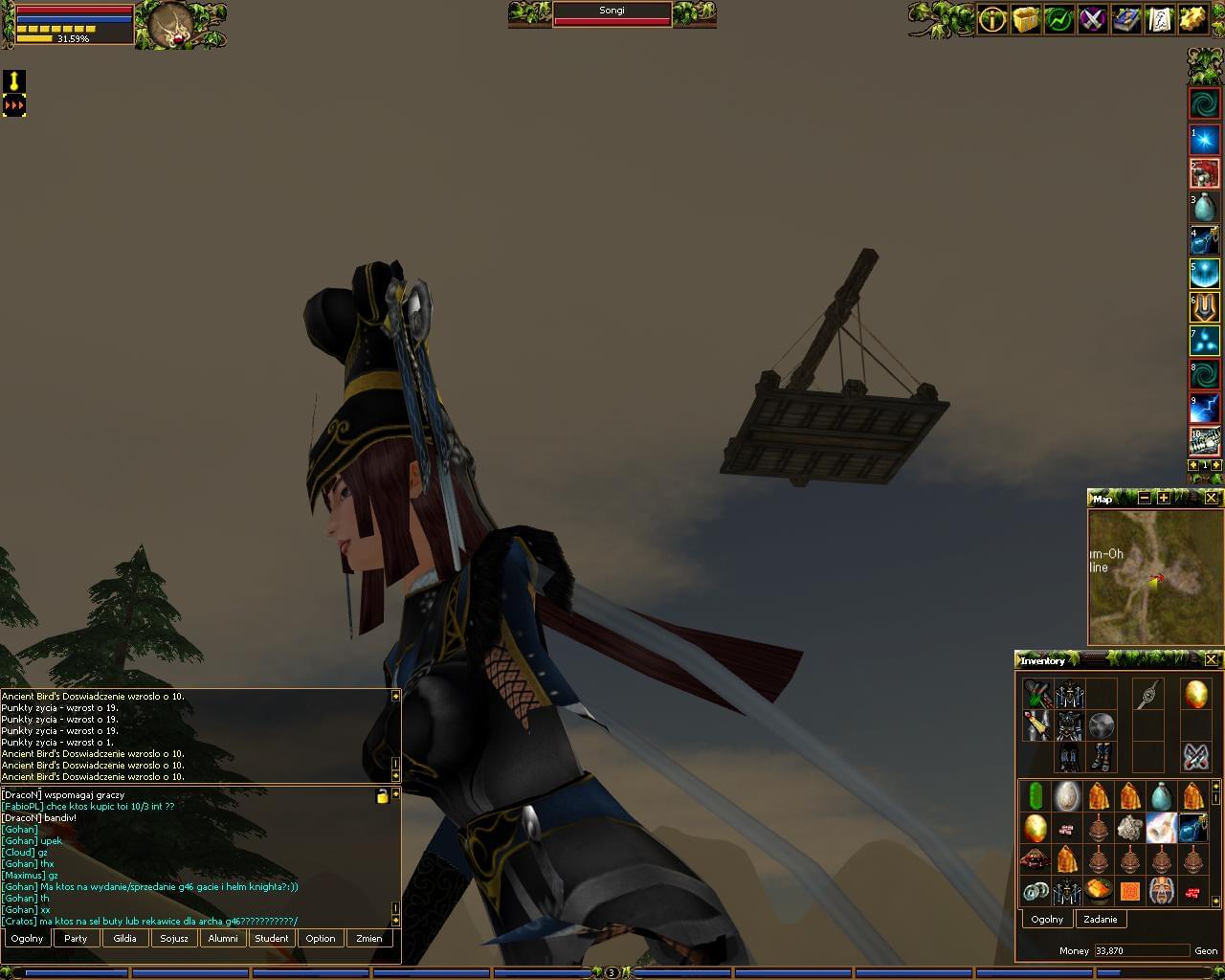Viewport: 1225px width, 980px height.
Task: Activate the lightning bolt skill in slot 9
Action: [1204, 408]
